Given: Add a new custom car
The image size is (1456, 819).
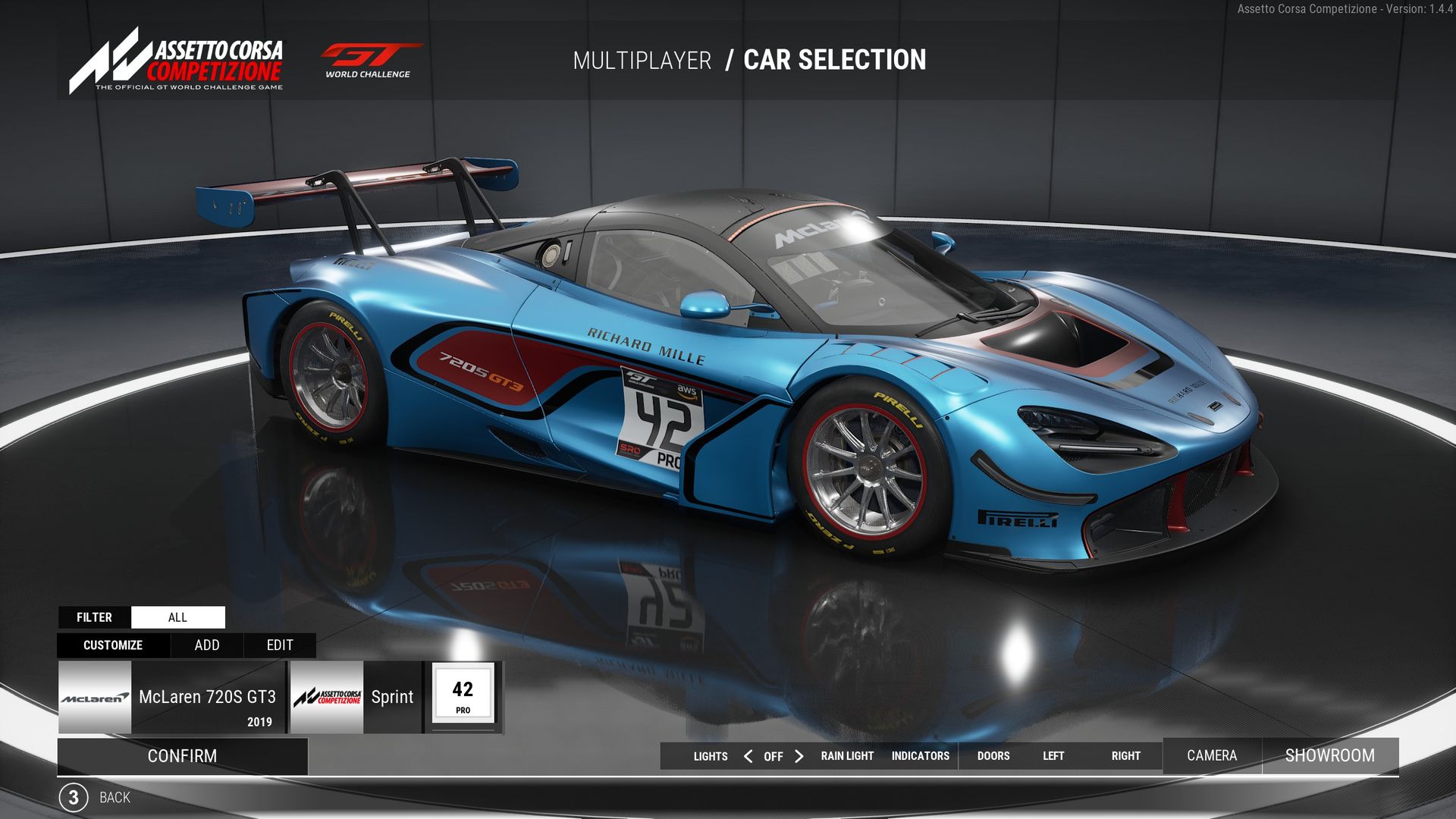Looking at the screenshot, I should 207,645.
